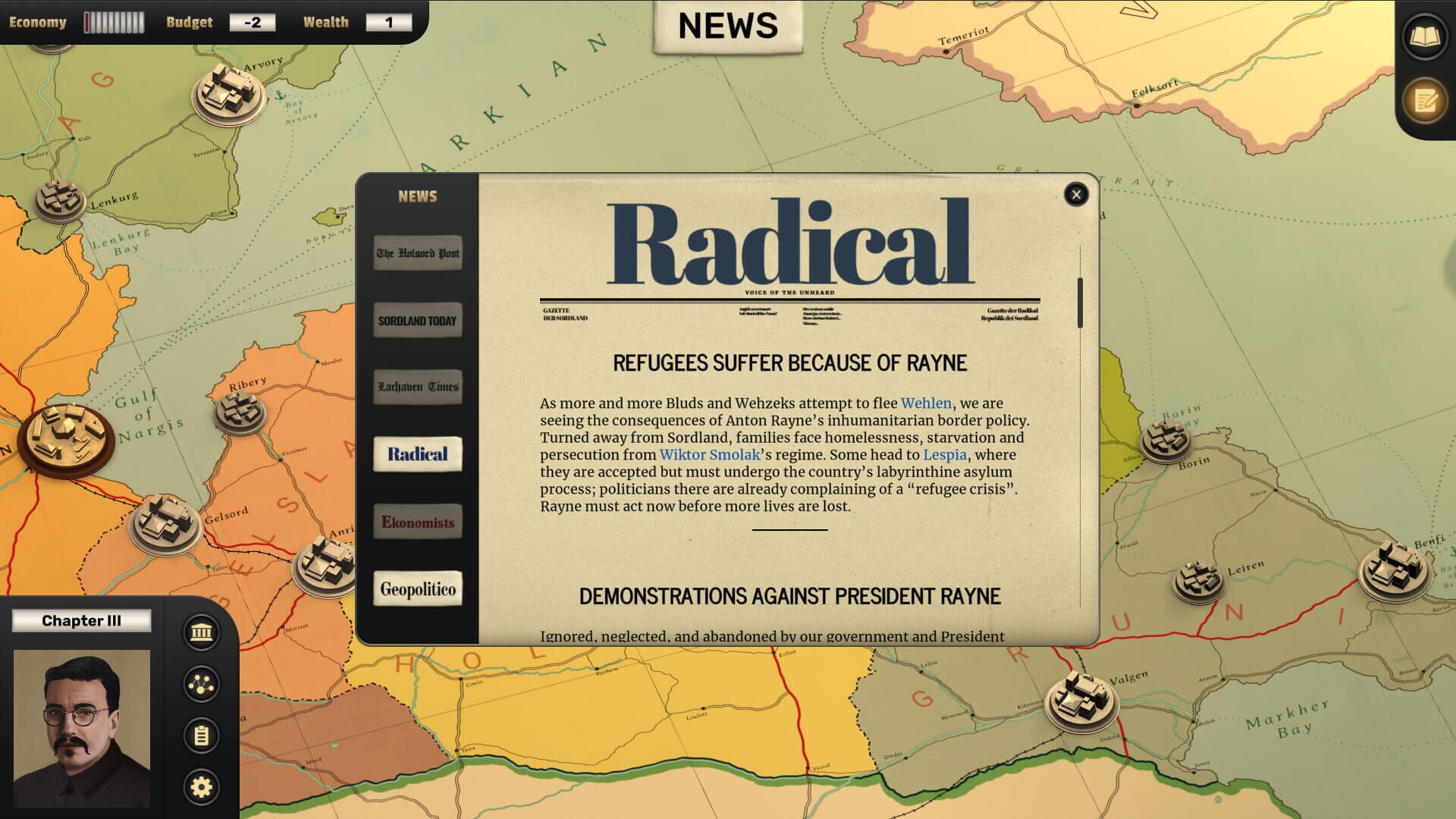The image size is (1456, 819).
Task: View the Geopolitico paper
Action: click(x=417, y=588)
